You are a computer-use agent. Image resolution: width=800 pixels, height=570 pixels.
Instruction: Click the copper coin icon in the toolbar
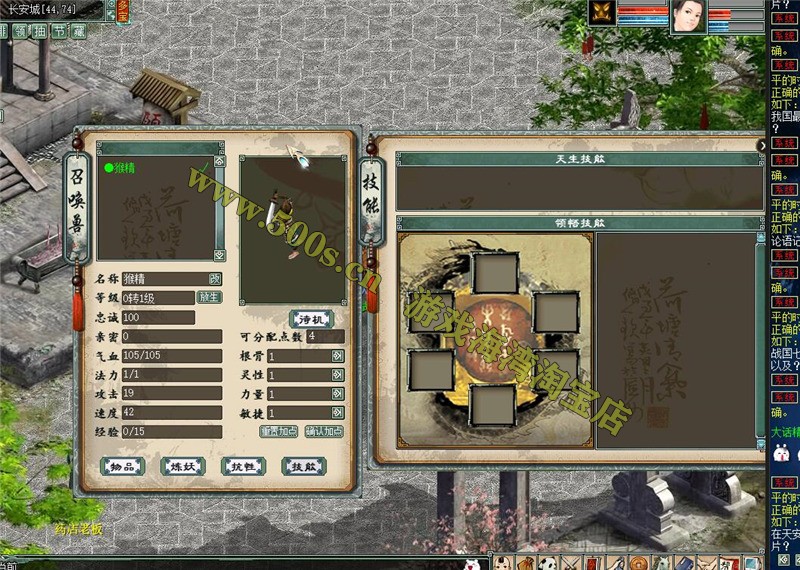click(636, 562)
